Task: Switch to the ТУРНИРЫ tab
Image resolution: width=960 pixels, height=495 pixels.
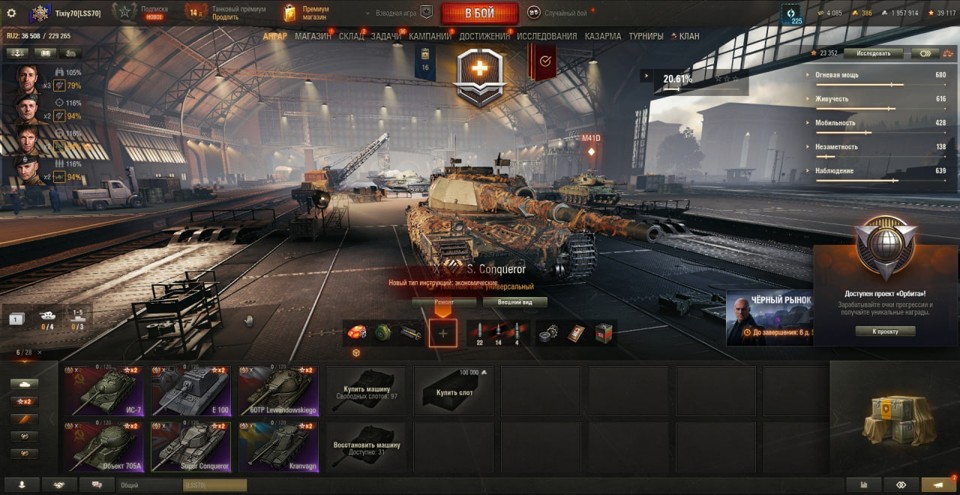Action: (647, 36)
